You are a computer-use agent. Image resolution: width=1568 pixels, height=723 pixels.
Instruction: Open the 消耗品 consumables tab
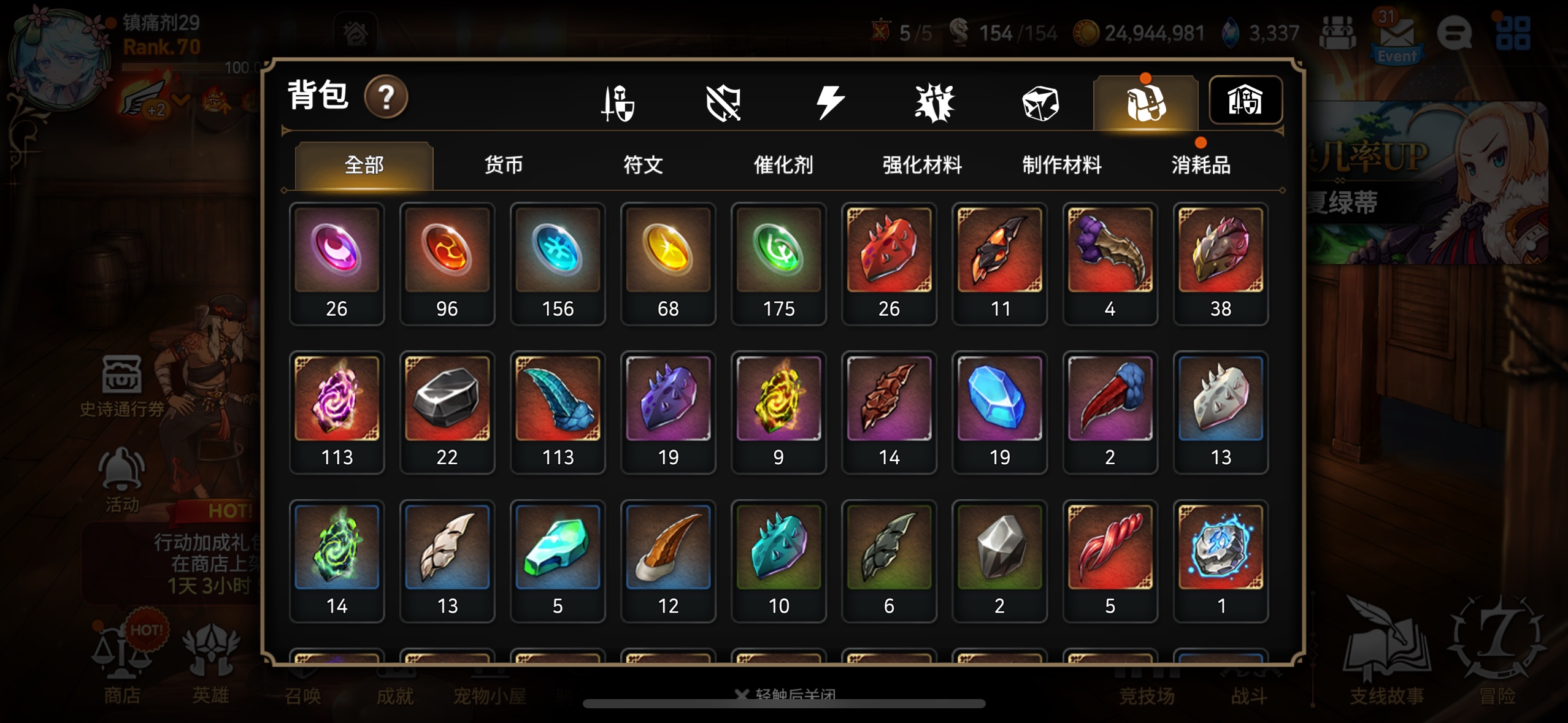[x=1201, y=165]
